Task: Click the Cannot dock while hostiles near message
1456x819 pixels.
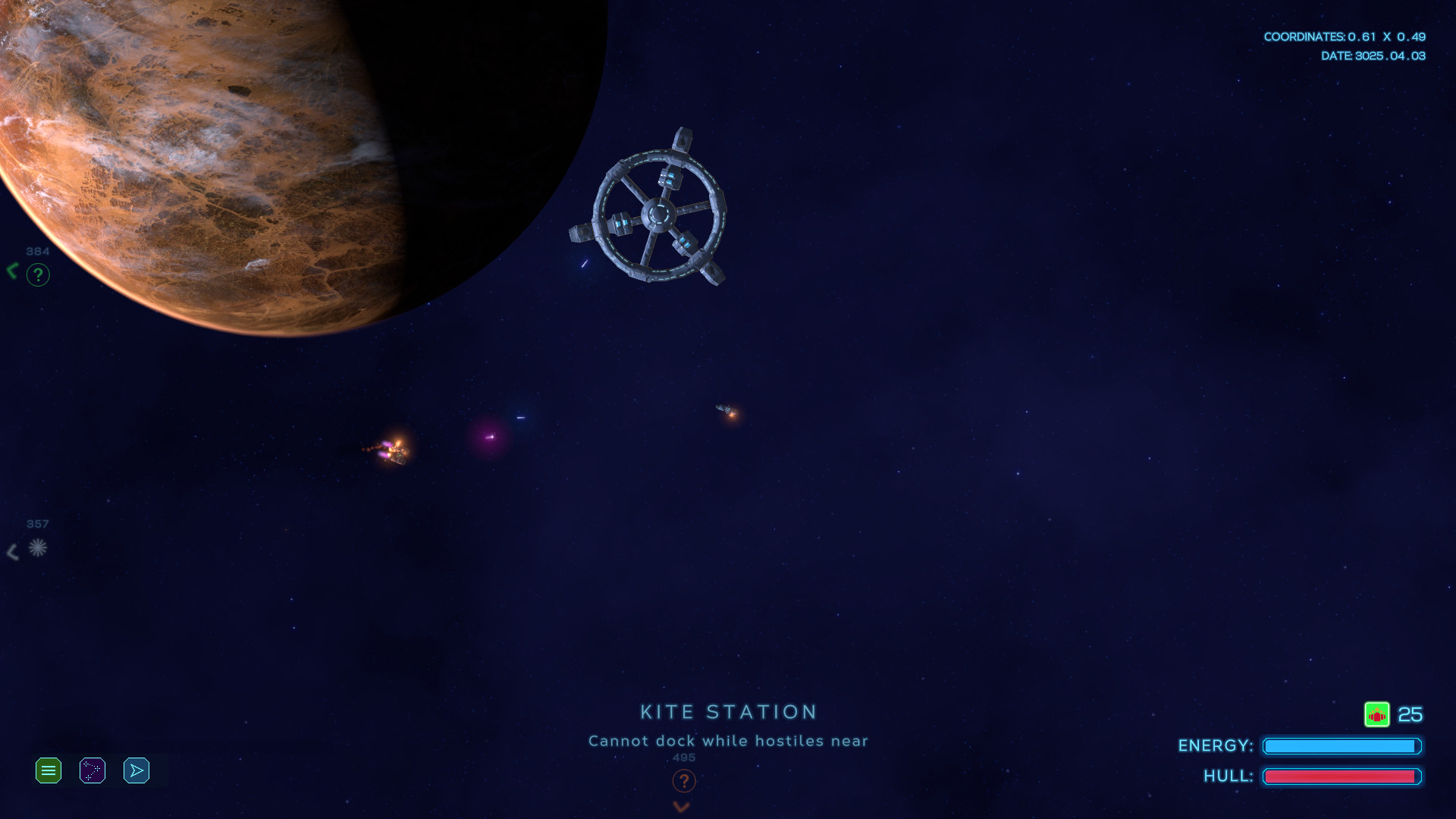Action: point(727,741)
